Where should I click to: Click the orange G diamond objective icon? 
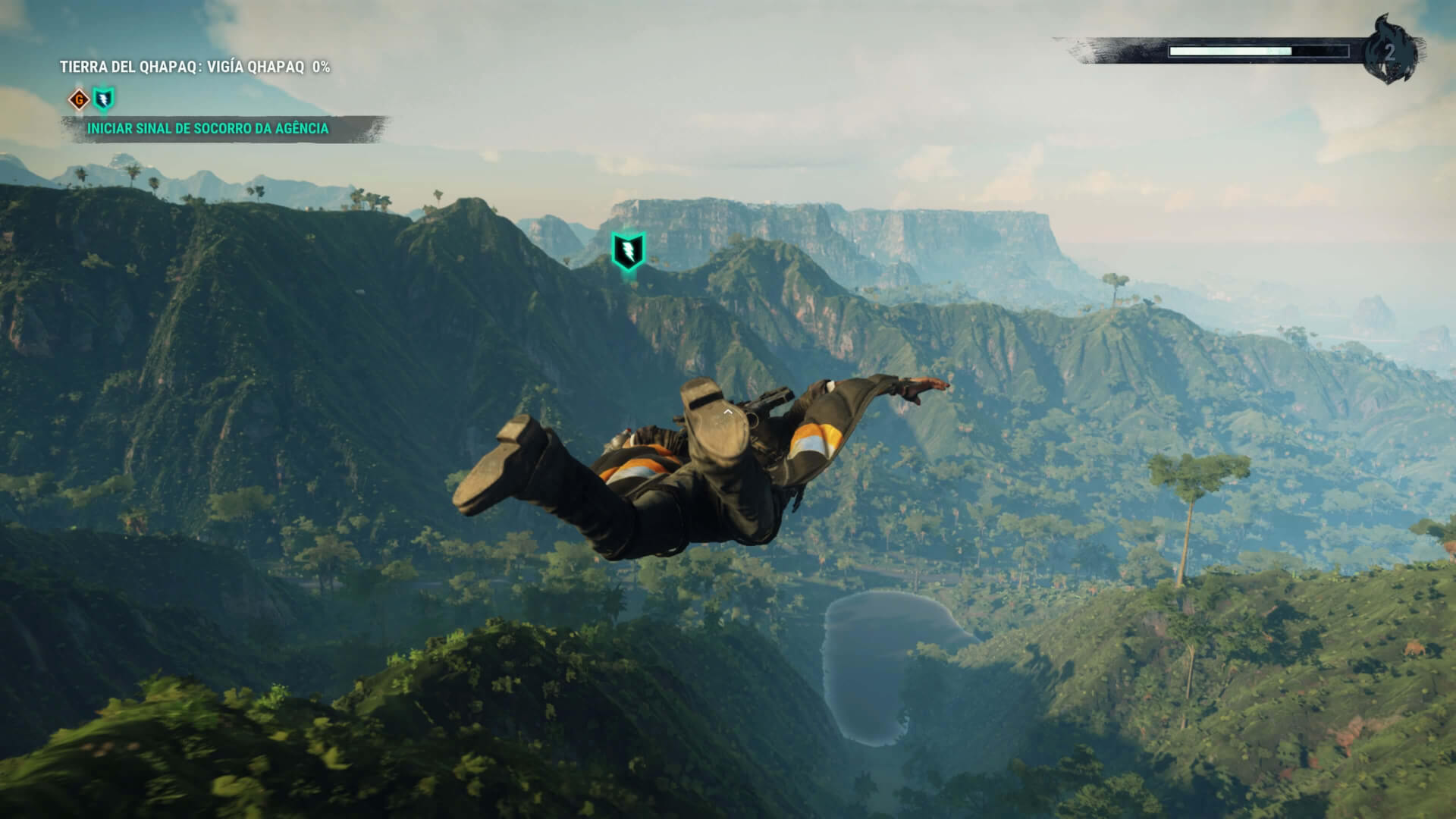coord(78,99)
